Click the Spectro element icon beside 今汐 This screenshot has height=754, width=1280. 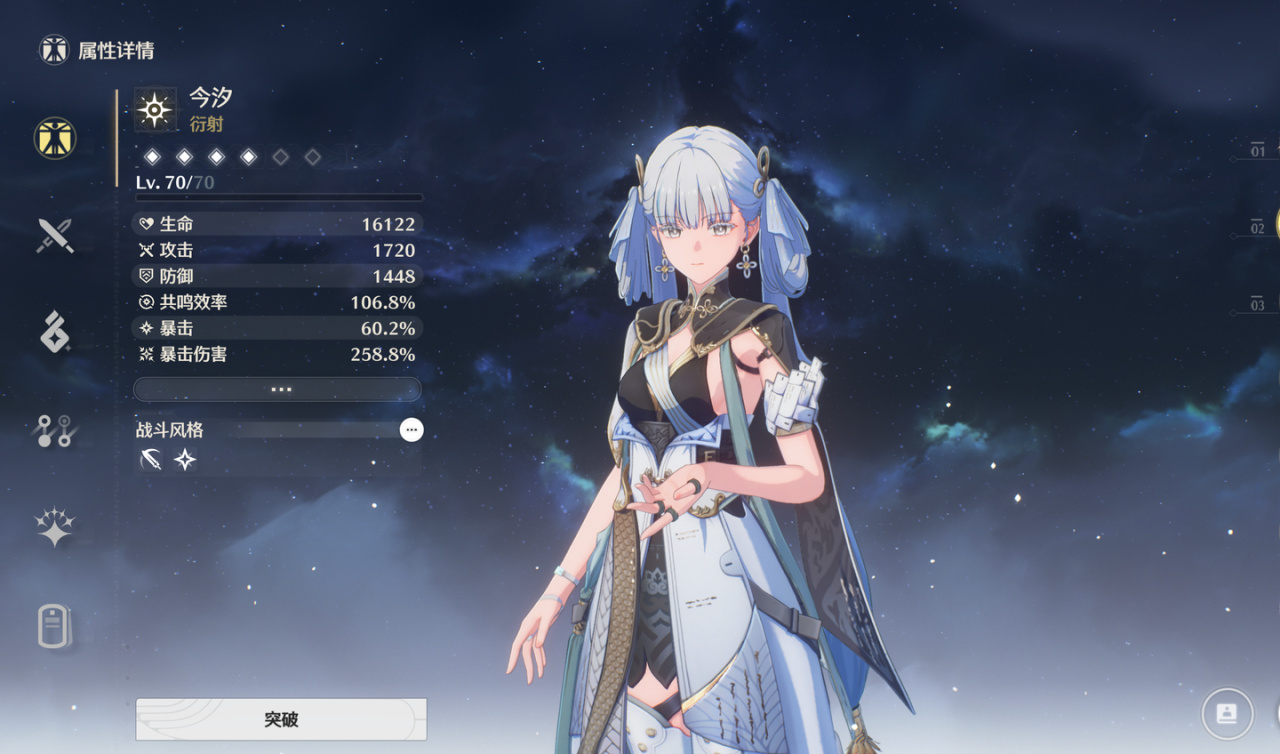[x=155, y=110]
